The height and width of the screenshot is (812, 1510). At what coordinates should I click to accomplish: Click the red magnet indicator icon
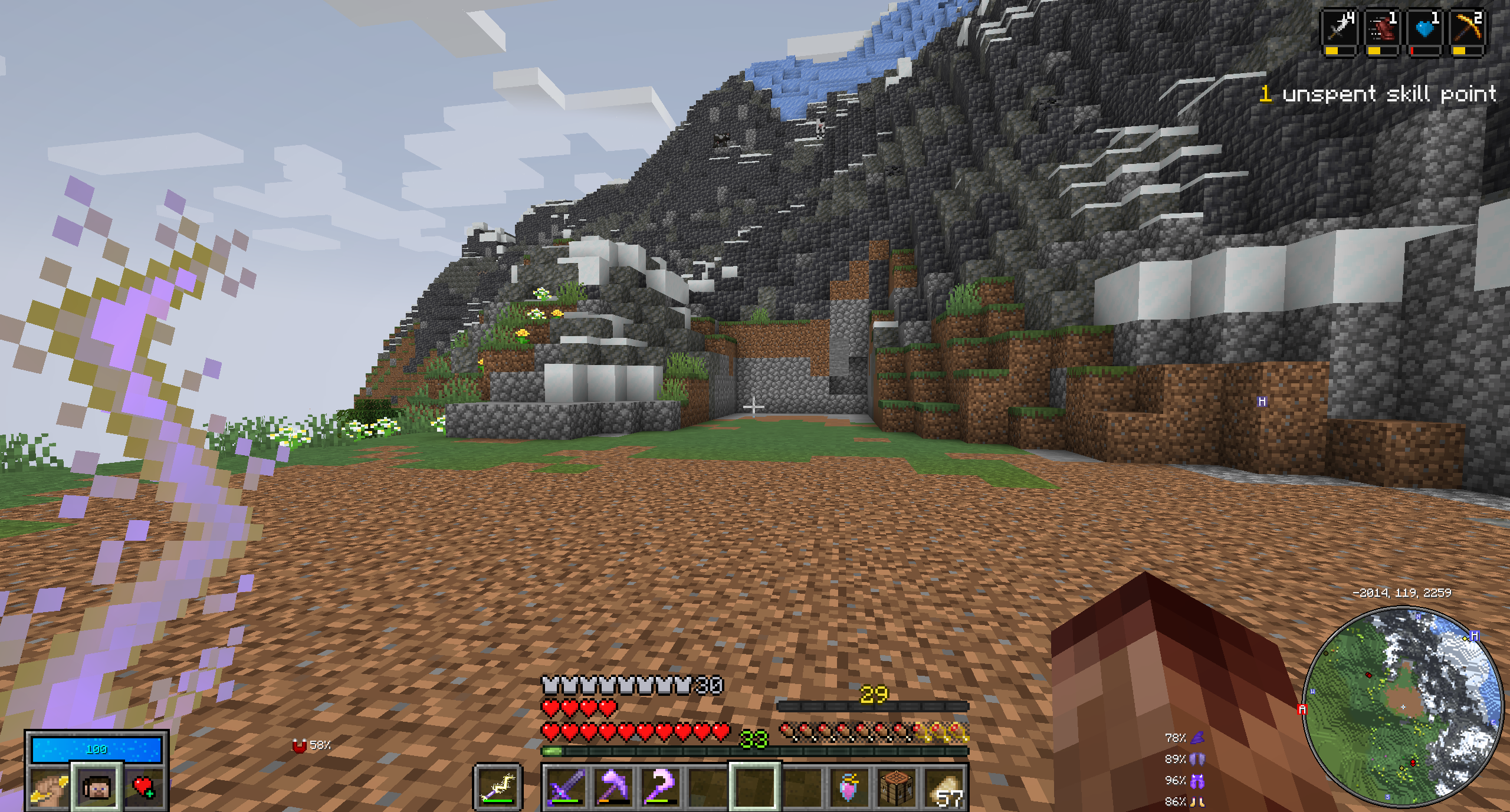tap(300, 746)
